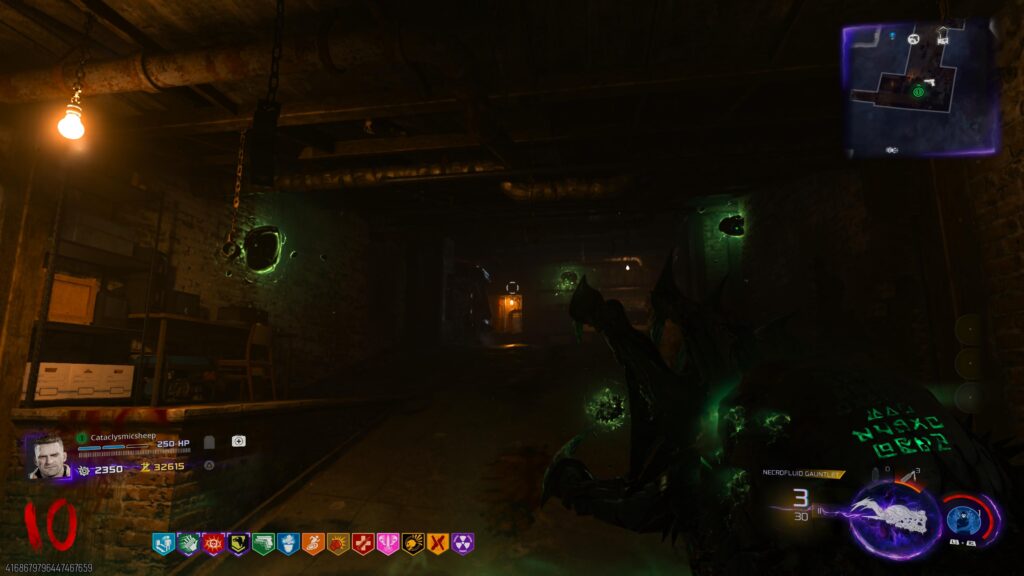1024x576 pixels.
Task: Select the purple radiation symbol perk
Action: tap(463, 543)
